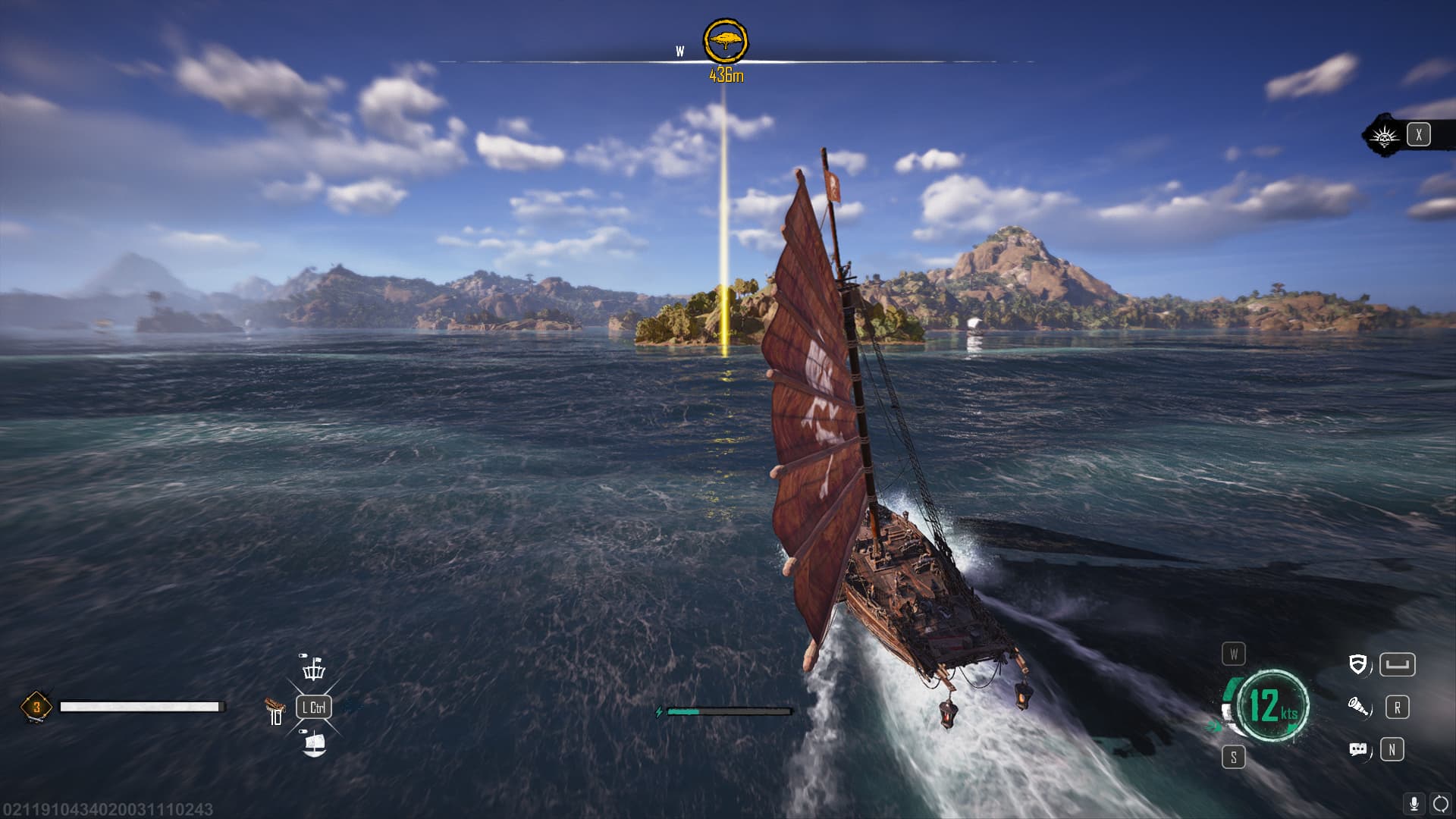
Task: Choose the sailing ship icon in quick wheel
Action: (x=314, y=744)
